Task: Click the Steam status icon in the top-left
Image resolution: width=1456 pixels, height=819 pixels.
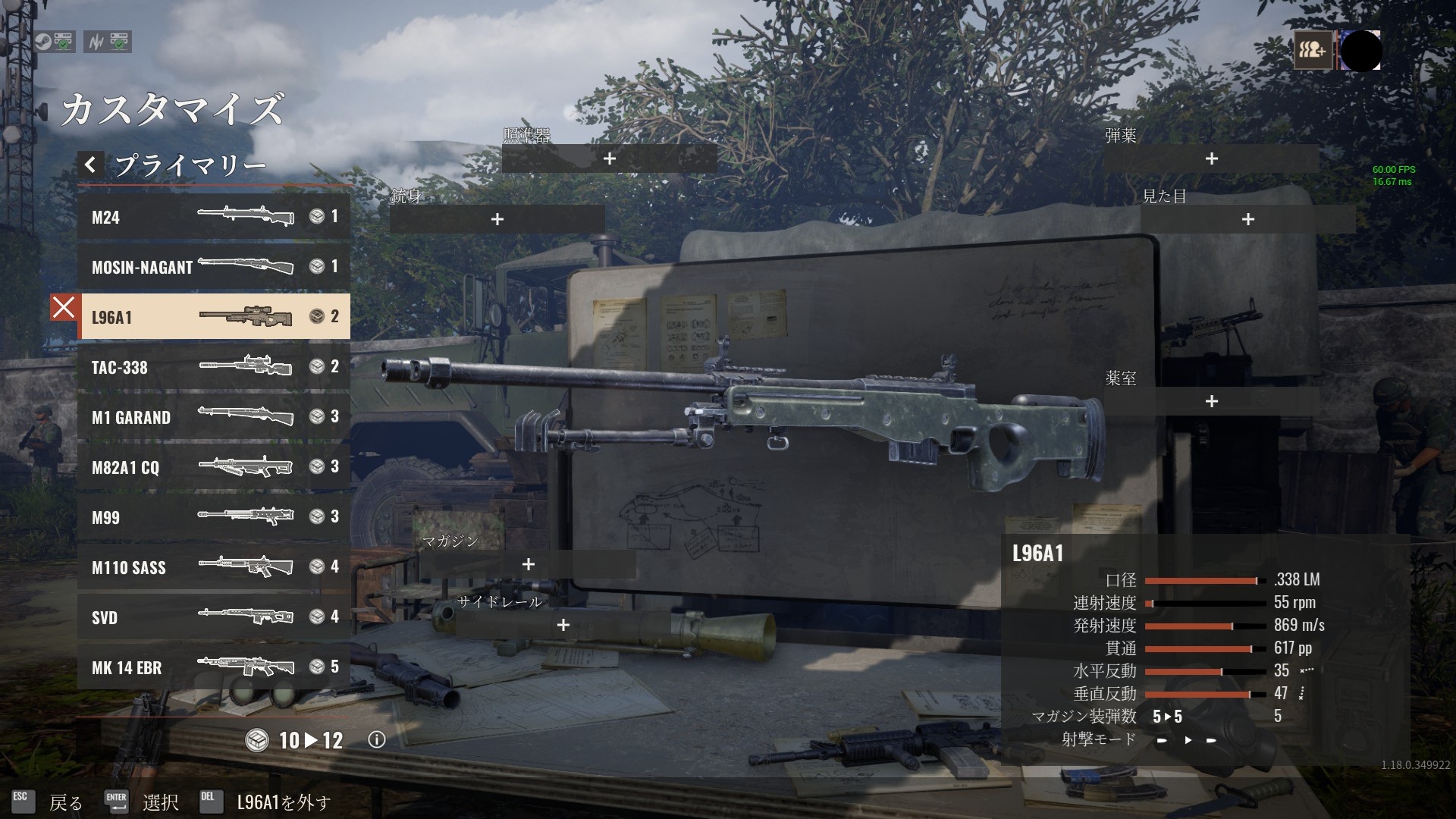Action: 43,42
